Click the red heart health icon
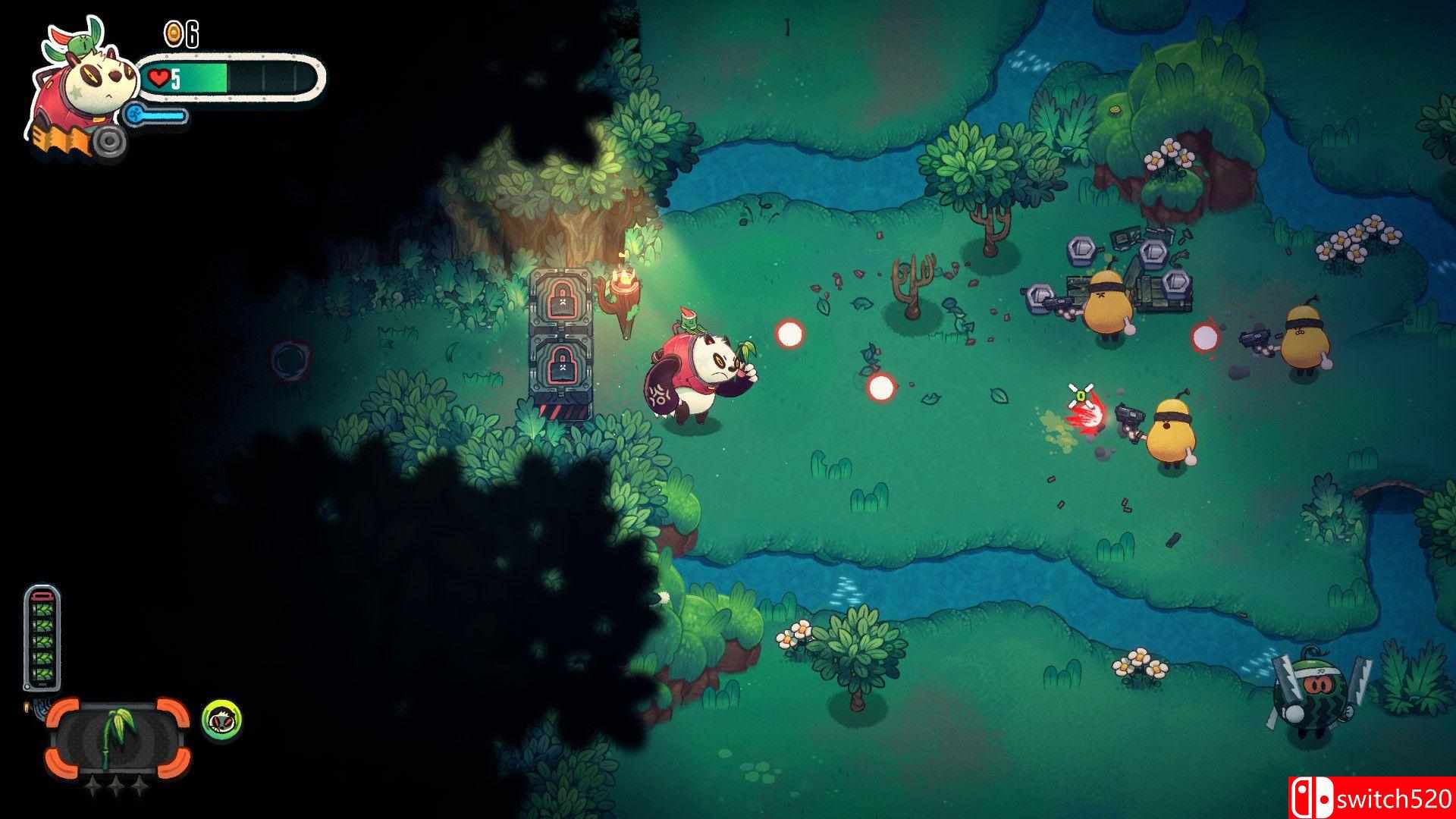This screenshot has width=1456, height=819. (157, 76)
